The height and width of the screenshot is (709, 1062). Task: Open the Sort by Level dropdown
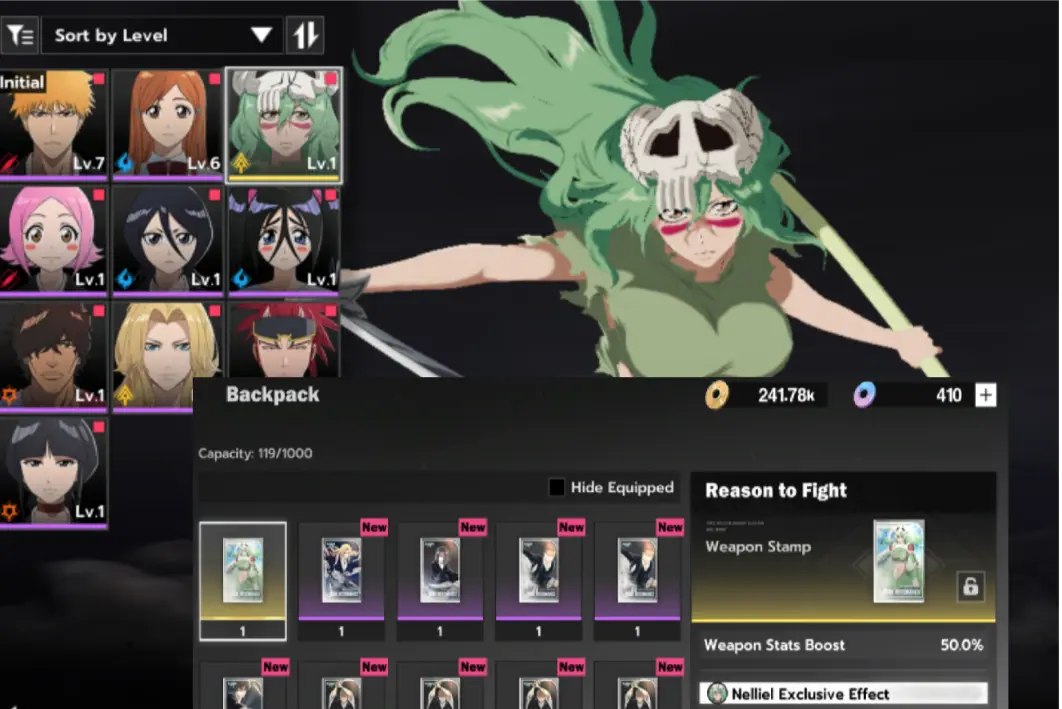click(162, 35)
